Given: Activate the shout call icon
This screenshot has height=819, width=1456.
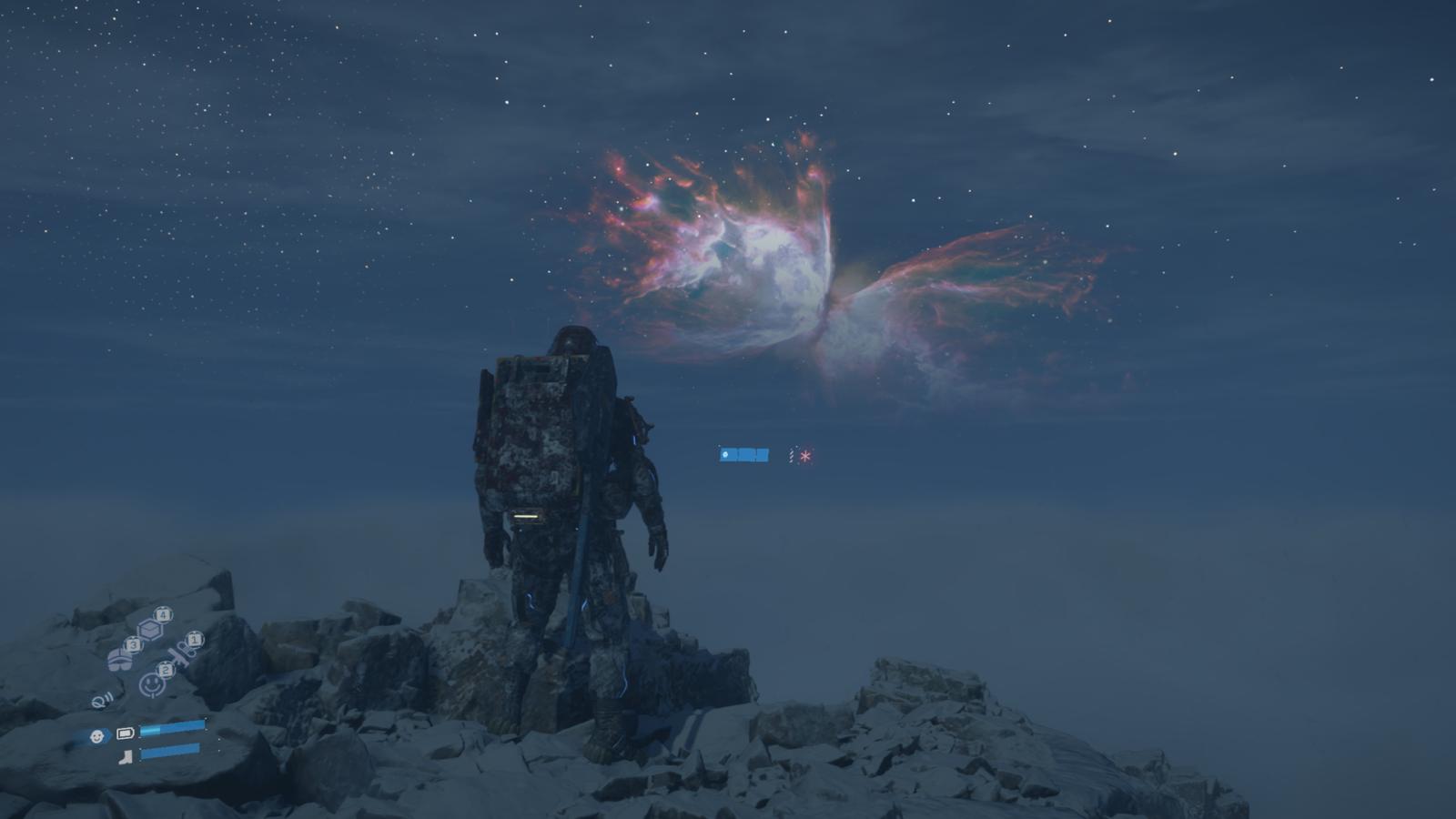Looking at the screenshot, I should pyautogui.click(x=101, y=701).
